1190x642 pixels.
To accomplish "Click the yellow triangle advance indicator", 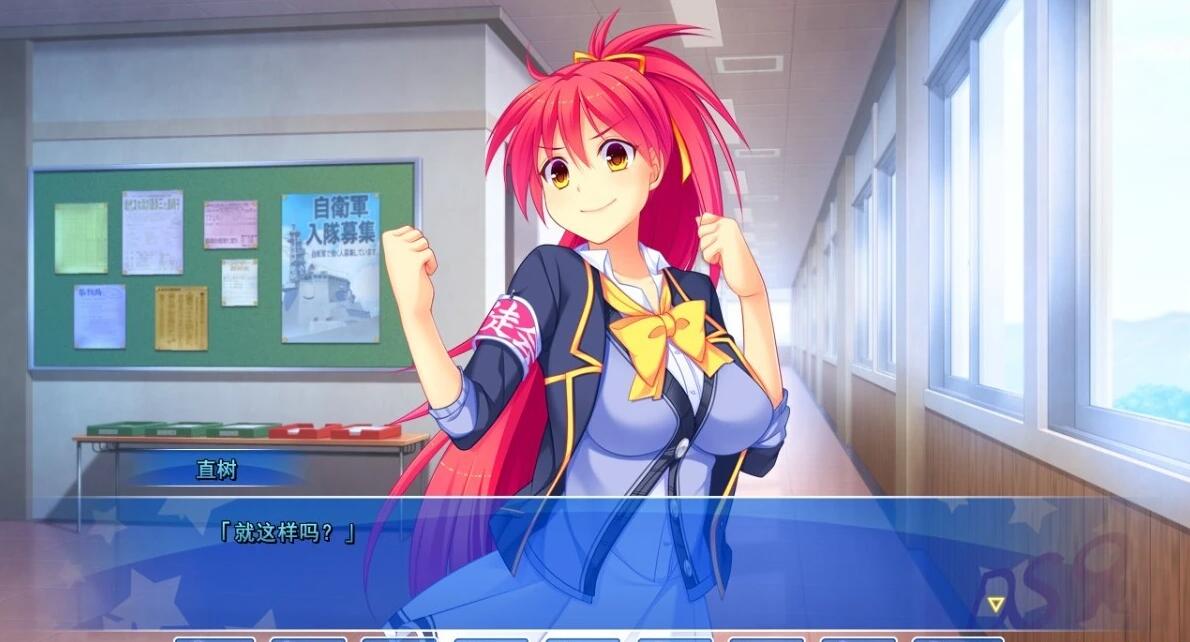I will click(995, 604).
